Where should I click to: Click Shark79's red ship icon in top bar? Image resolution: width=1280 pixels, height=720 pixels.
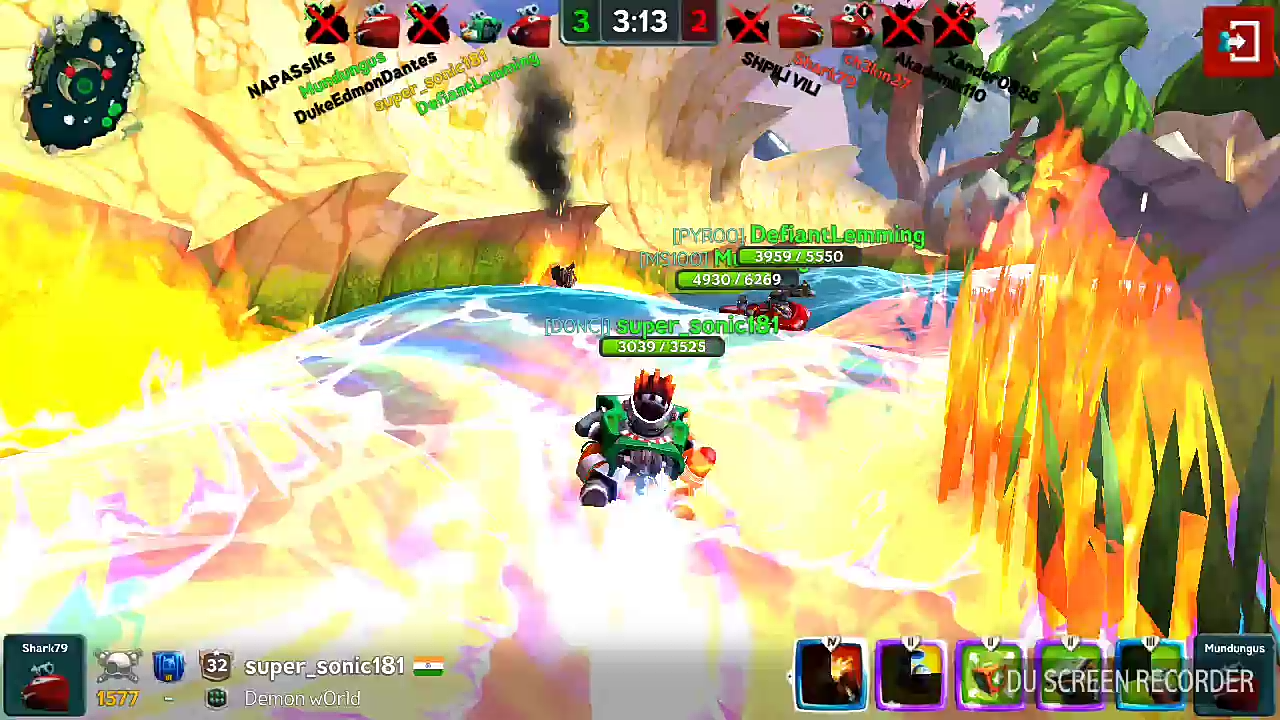[x=799, y=26]
